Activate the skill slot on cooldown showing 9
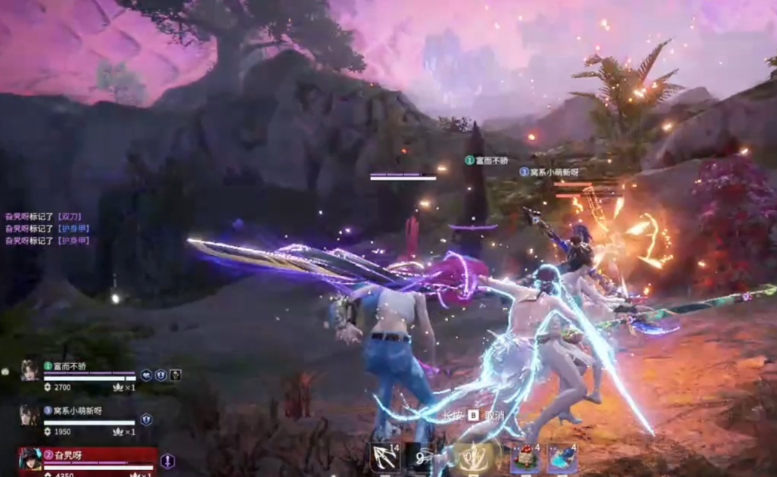777x477 pixels. tap(419, 459)
